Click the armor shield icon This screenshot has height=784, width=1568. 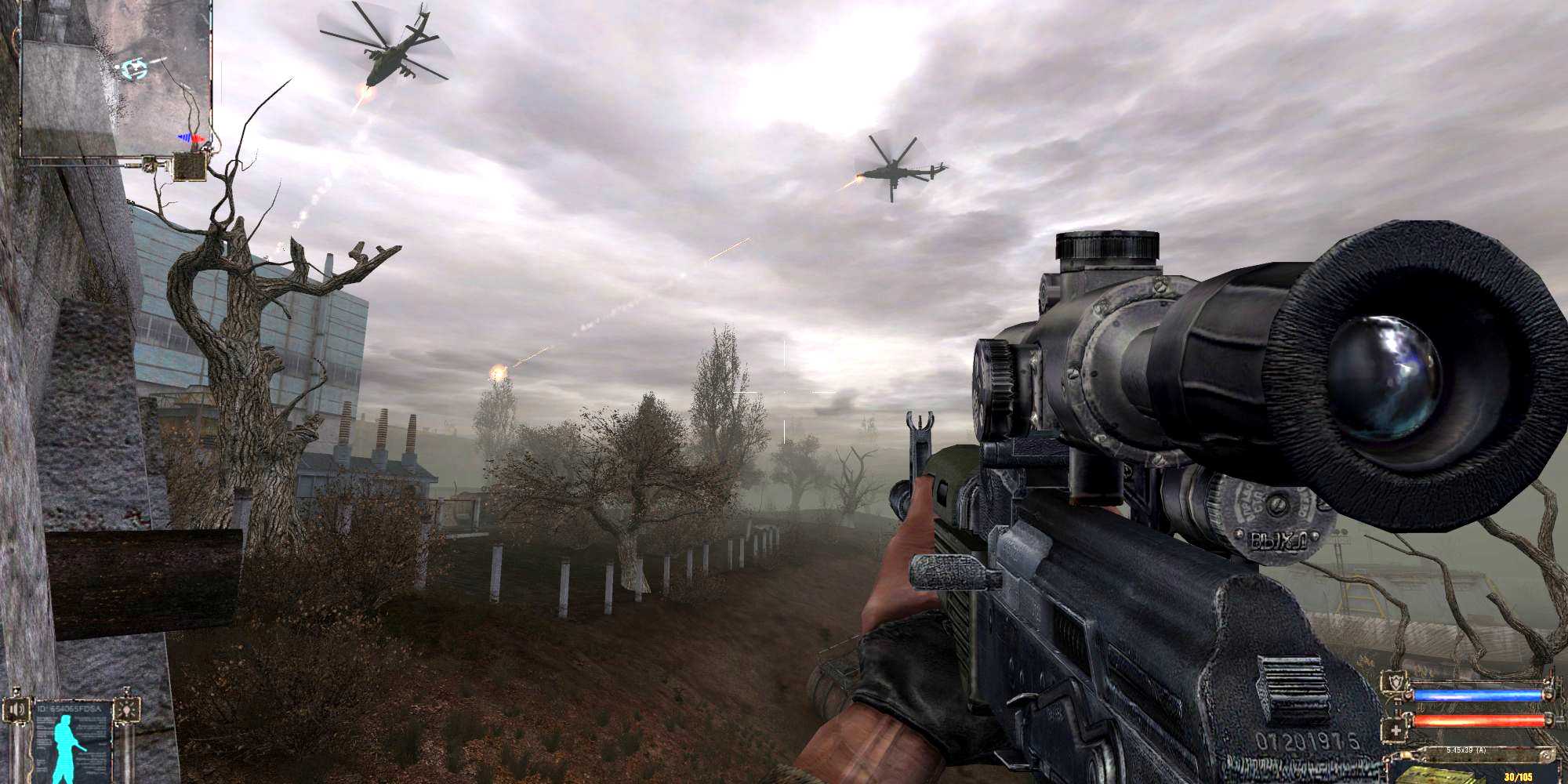[x=1396, y=684]
